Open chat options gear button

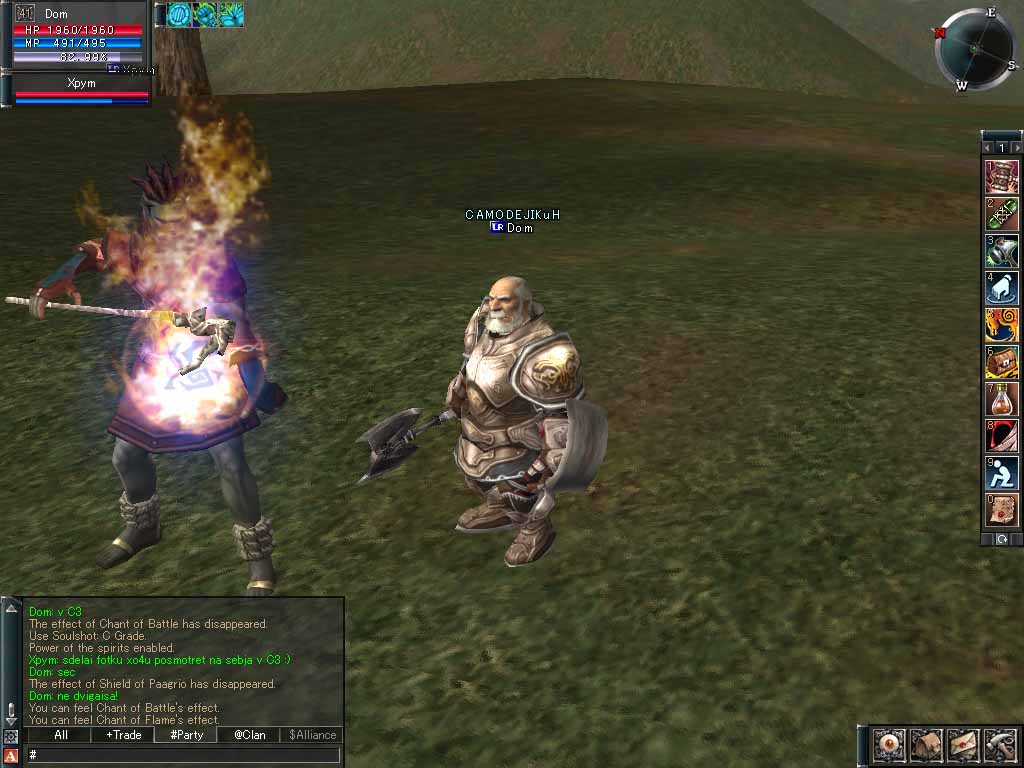[x=11, y=737]
